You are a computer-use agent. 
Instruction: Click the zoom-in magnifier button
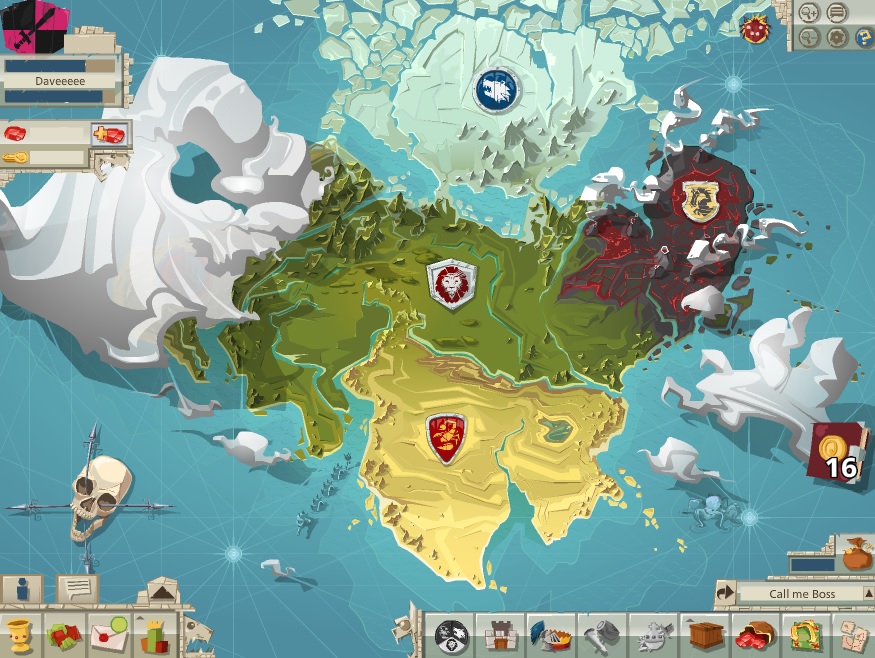pyautogui.click(x=810, y=13)
